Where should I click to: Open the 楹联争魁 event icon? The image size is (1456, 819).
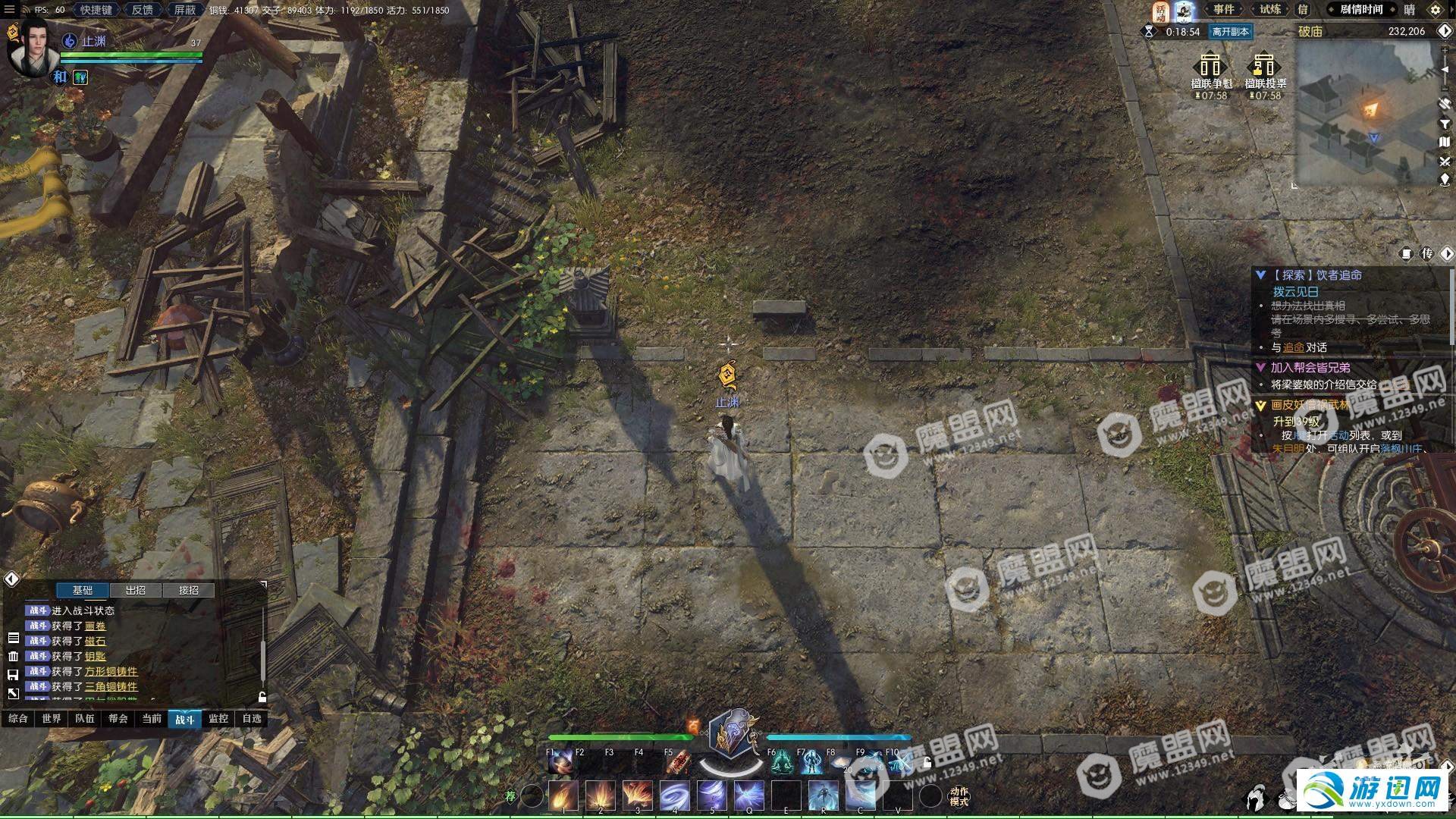click(1211, 71)
